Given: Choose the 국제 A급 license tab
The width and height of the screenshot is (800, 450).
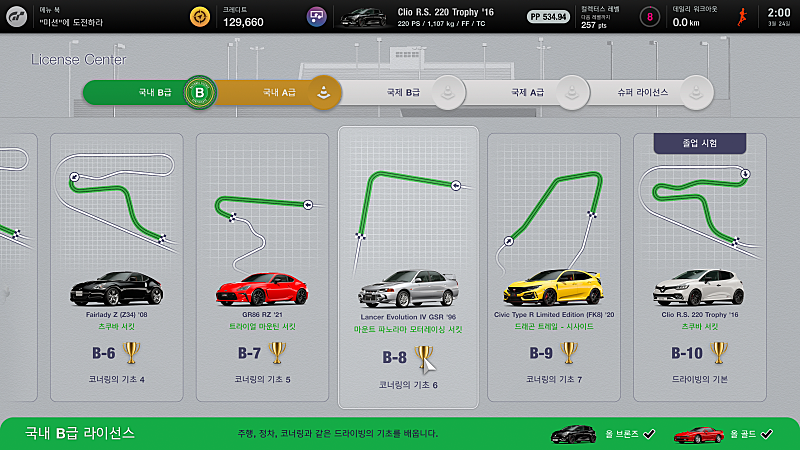Looking at the screenshot, I should click(x=528, y=93).
